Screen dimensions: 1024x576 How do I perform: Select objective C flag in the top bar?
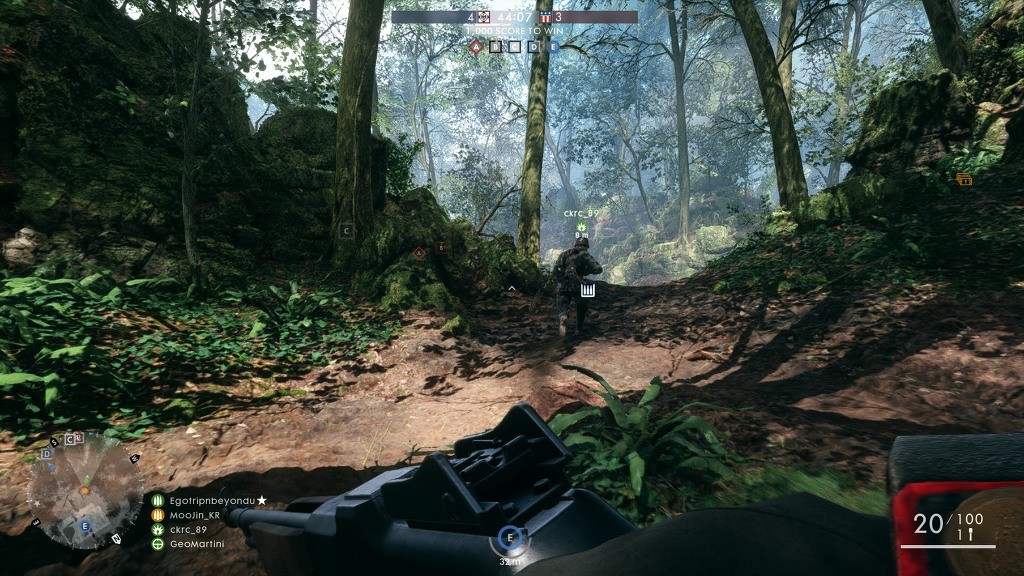(514, 46)
